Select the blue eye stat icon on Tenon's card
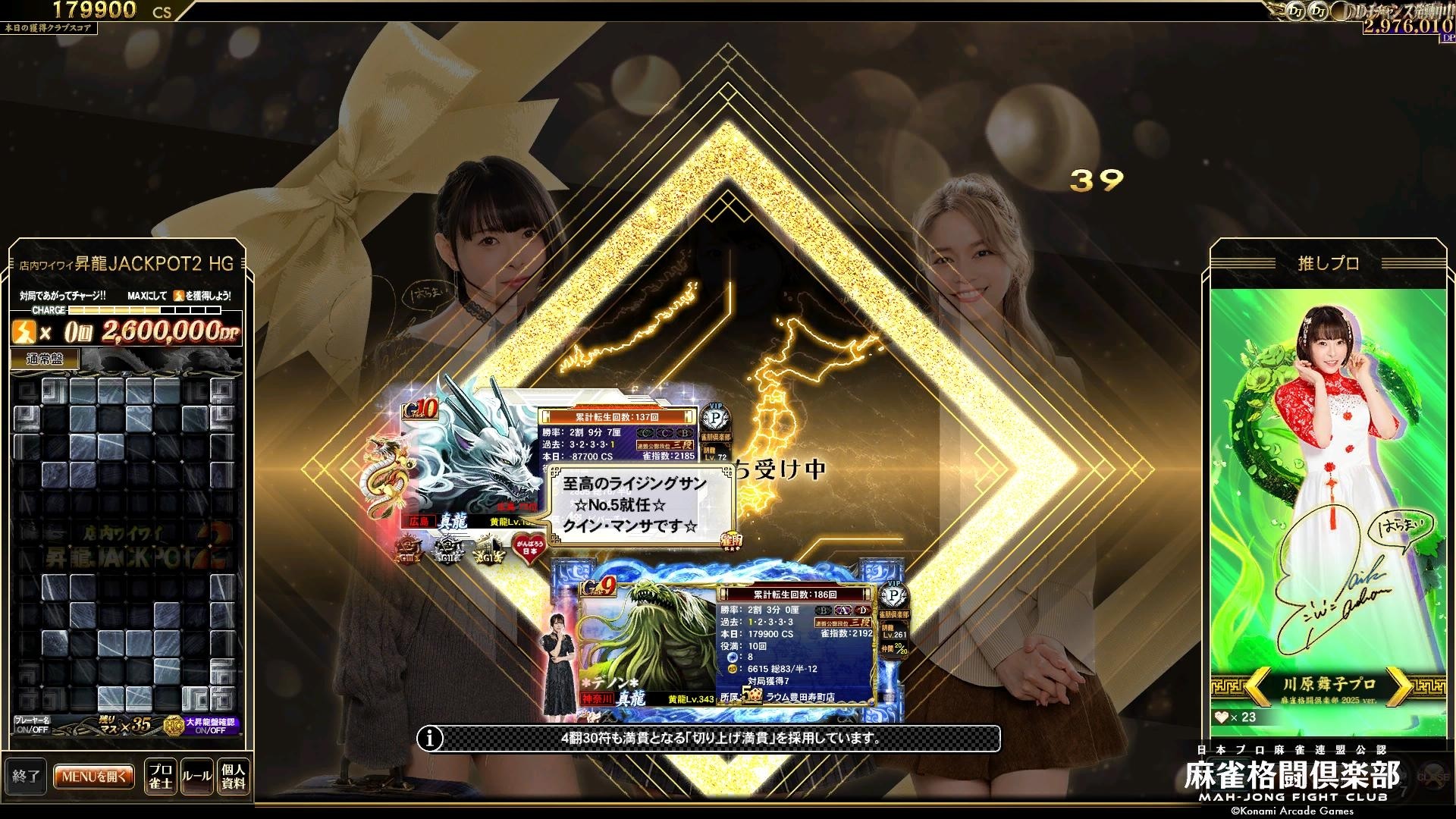The width and height of the screenshot is (1456, 819). tap(733, 657)
